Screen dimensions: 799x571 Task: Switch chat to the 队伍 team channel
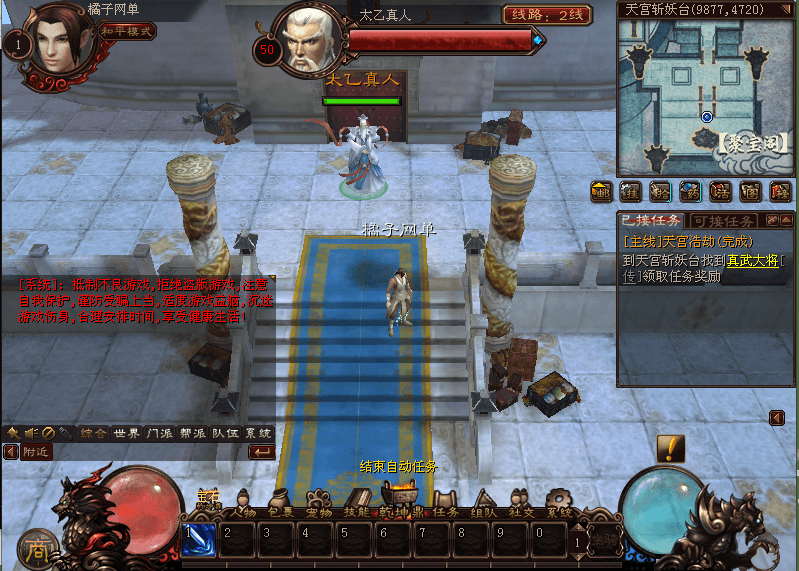click(225, 433)
